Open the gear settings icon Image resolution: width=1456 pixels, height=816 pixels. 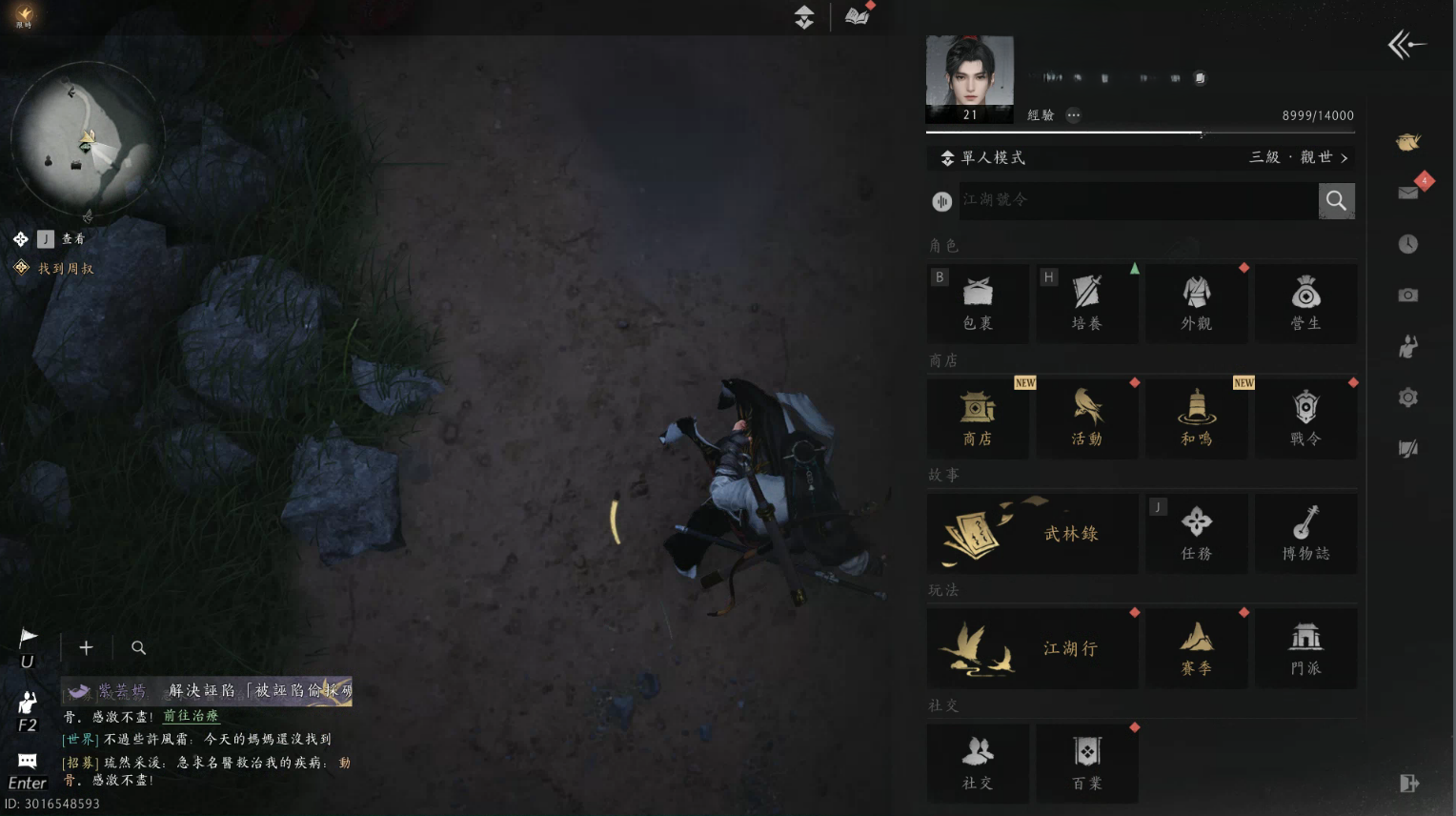pyautogui.click(x=1408, y=398)
